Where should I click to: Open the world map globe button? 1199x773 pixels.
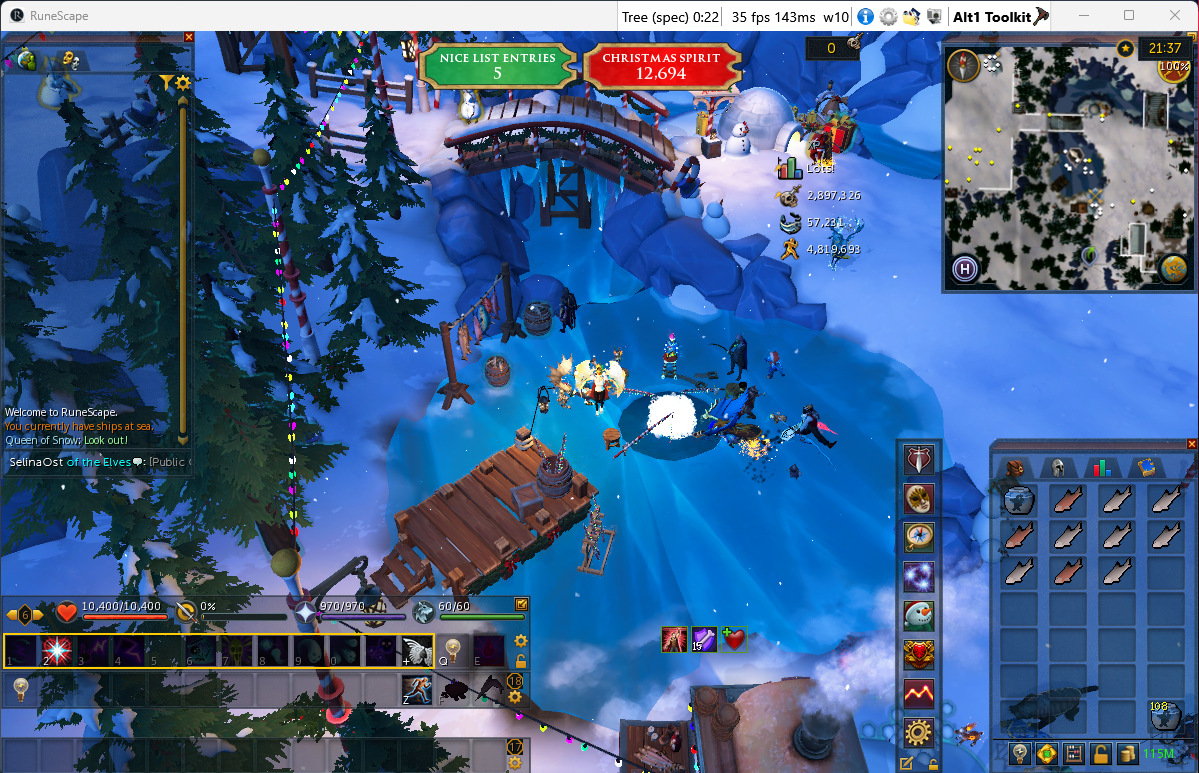1174,268
